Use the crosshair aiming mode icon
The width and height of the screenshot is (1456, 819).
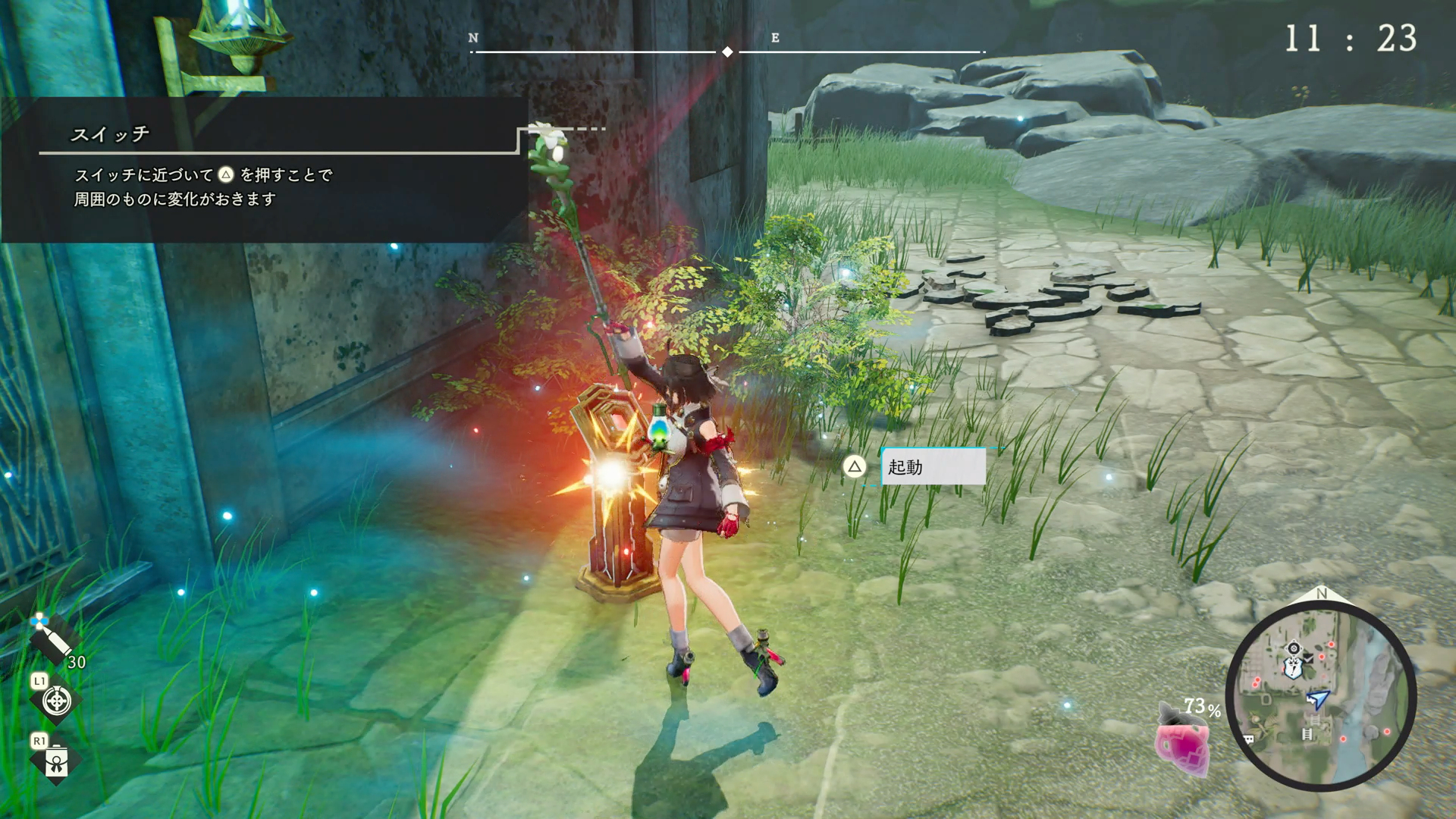tap(56, 701)
